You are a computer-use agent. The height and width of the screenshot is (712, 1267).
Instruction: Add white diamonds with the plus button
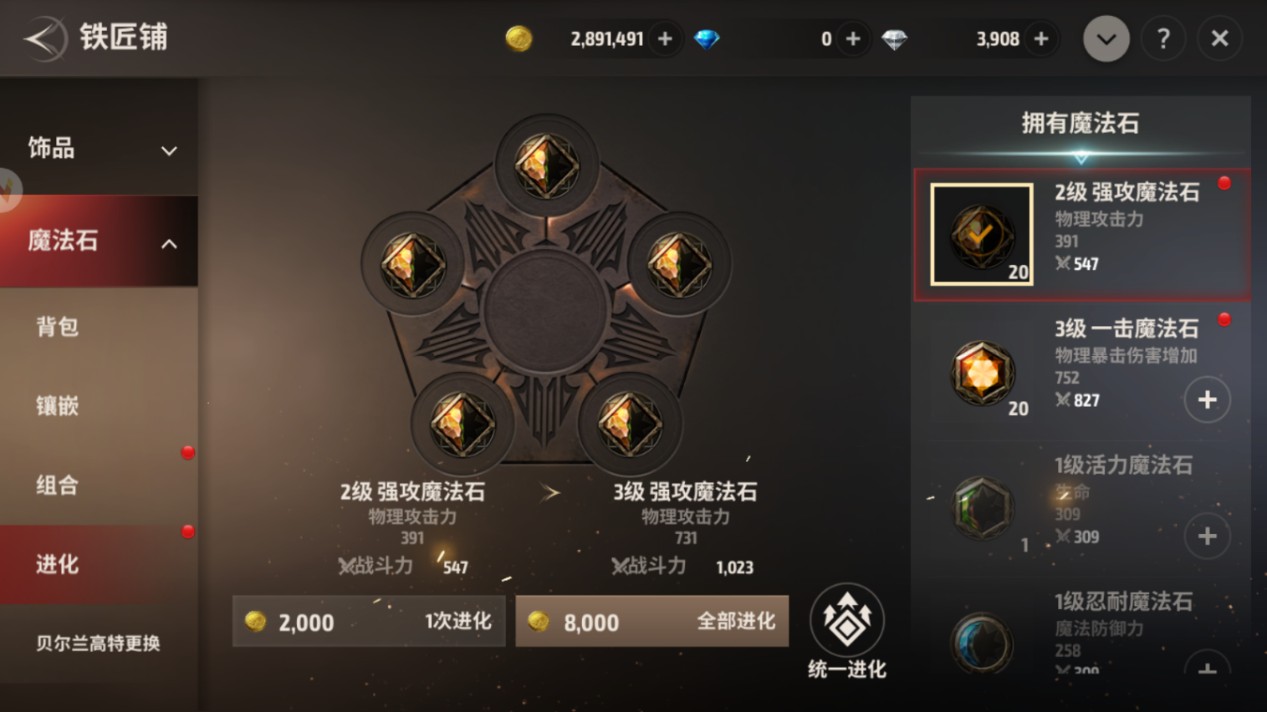pyautogui.click(x=1041, y=39)
